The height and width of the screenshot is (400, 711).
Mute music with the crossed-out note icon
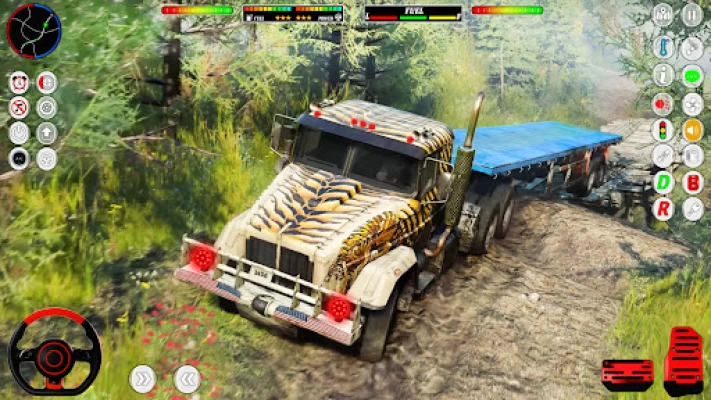pos(19,108)
